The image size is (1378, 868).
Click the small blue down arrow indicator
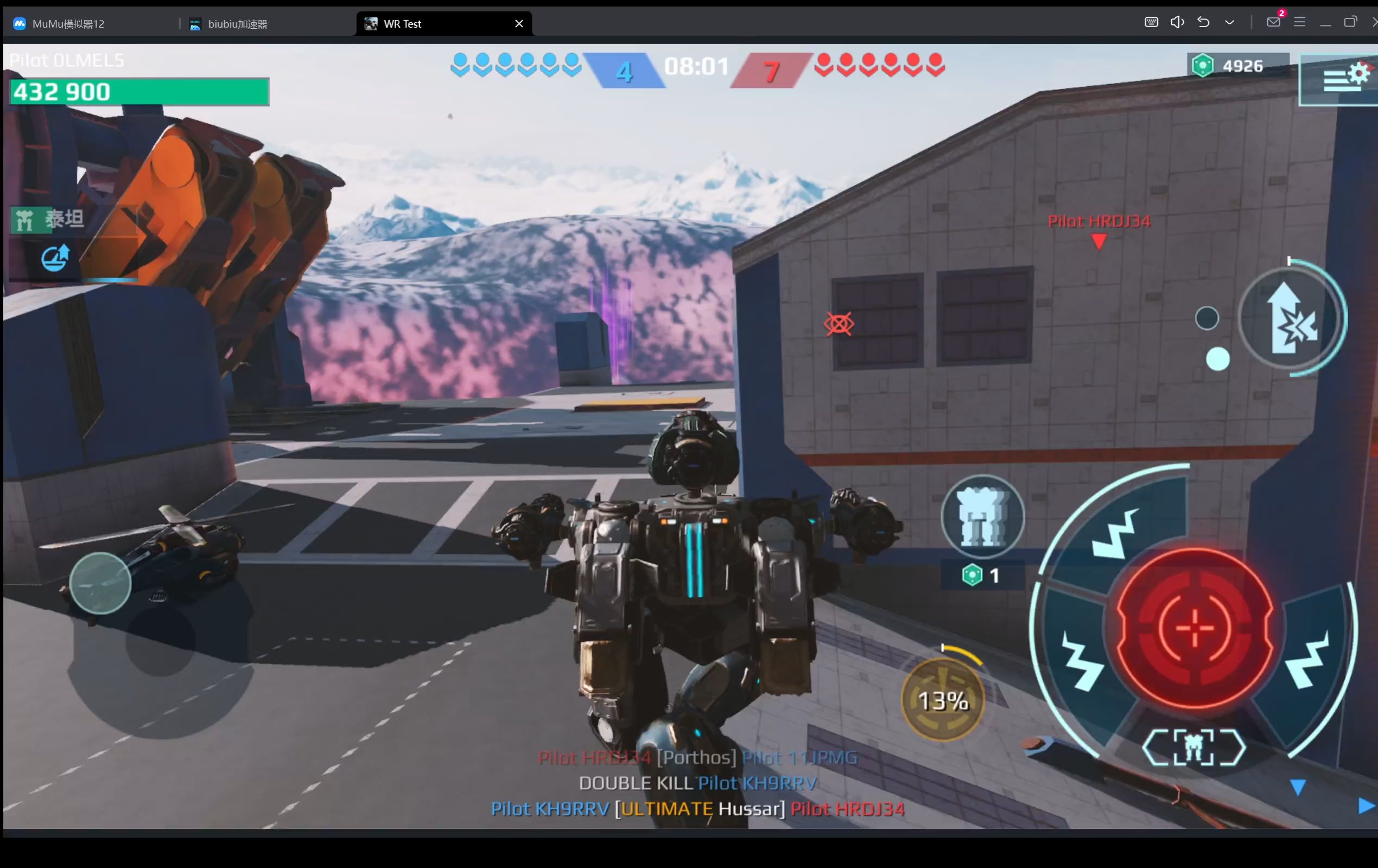(1297, 788)
